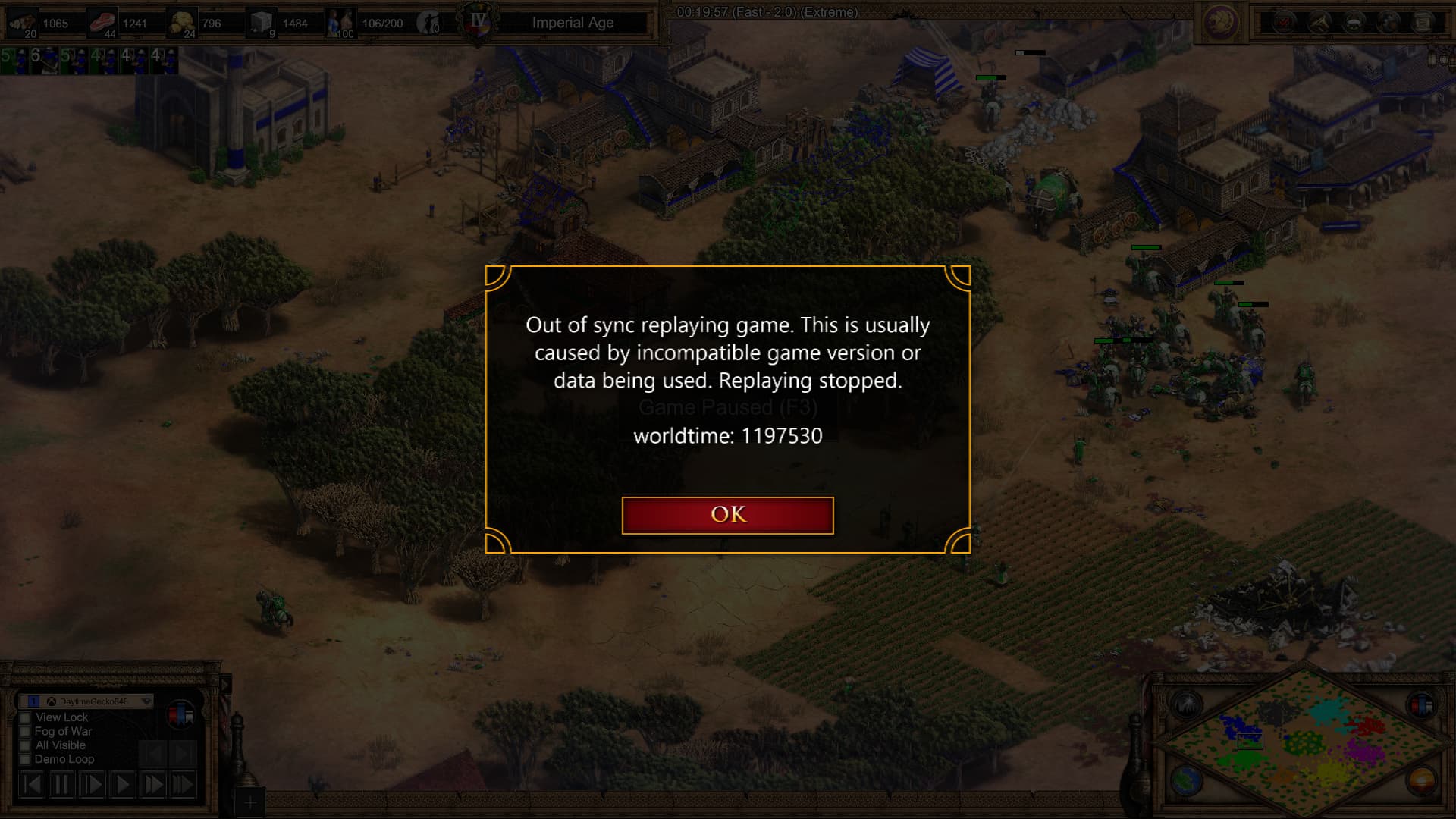Dismiss the out of sync dialog with OK
Screen dimensions: 1456x819
click(727, 516)
